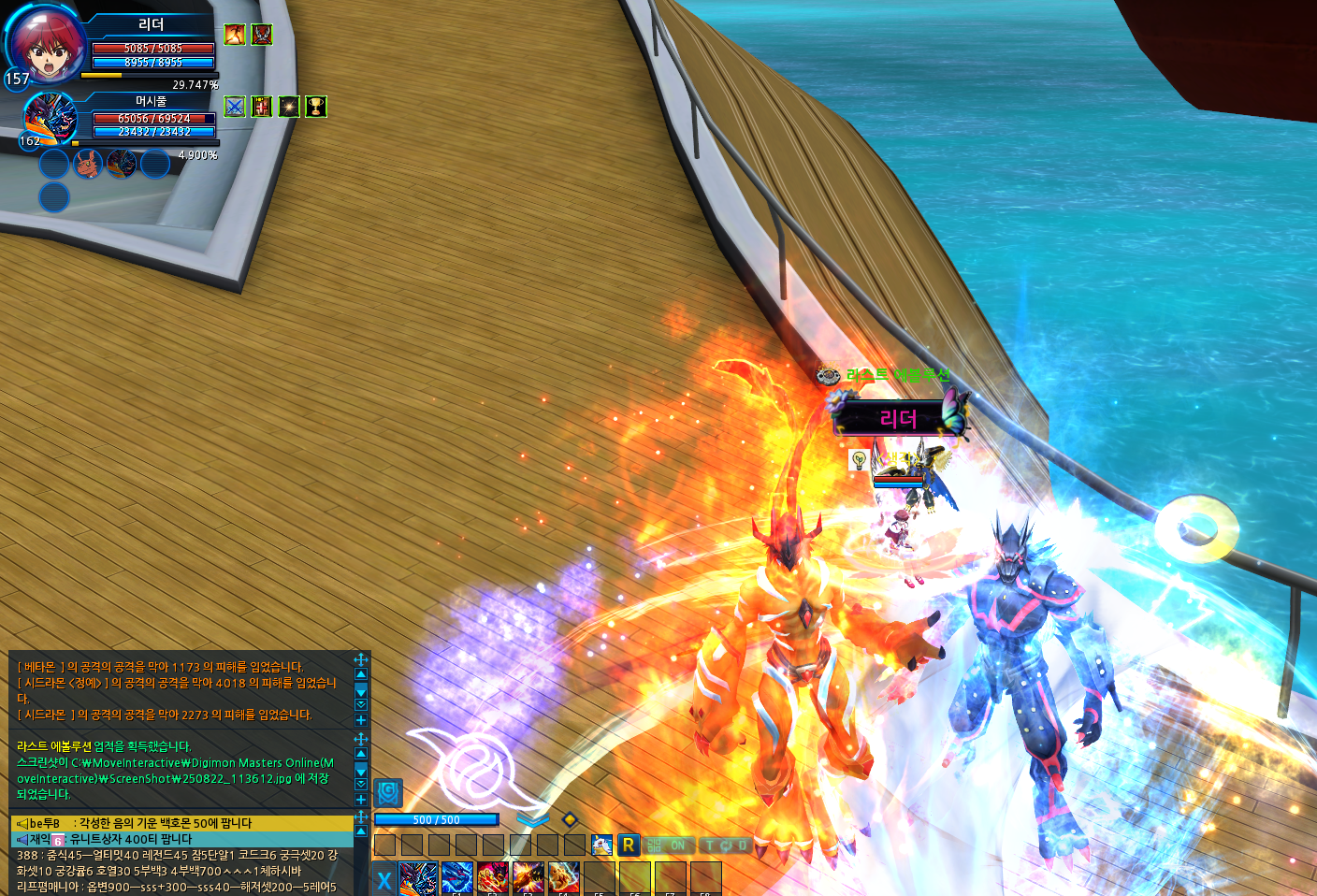Click the T/D swap button
This screenshot has height=896, width=1317.
click(x=725, y=845)
